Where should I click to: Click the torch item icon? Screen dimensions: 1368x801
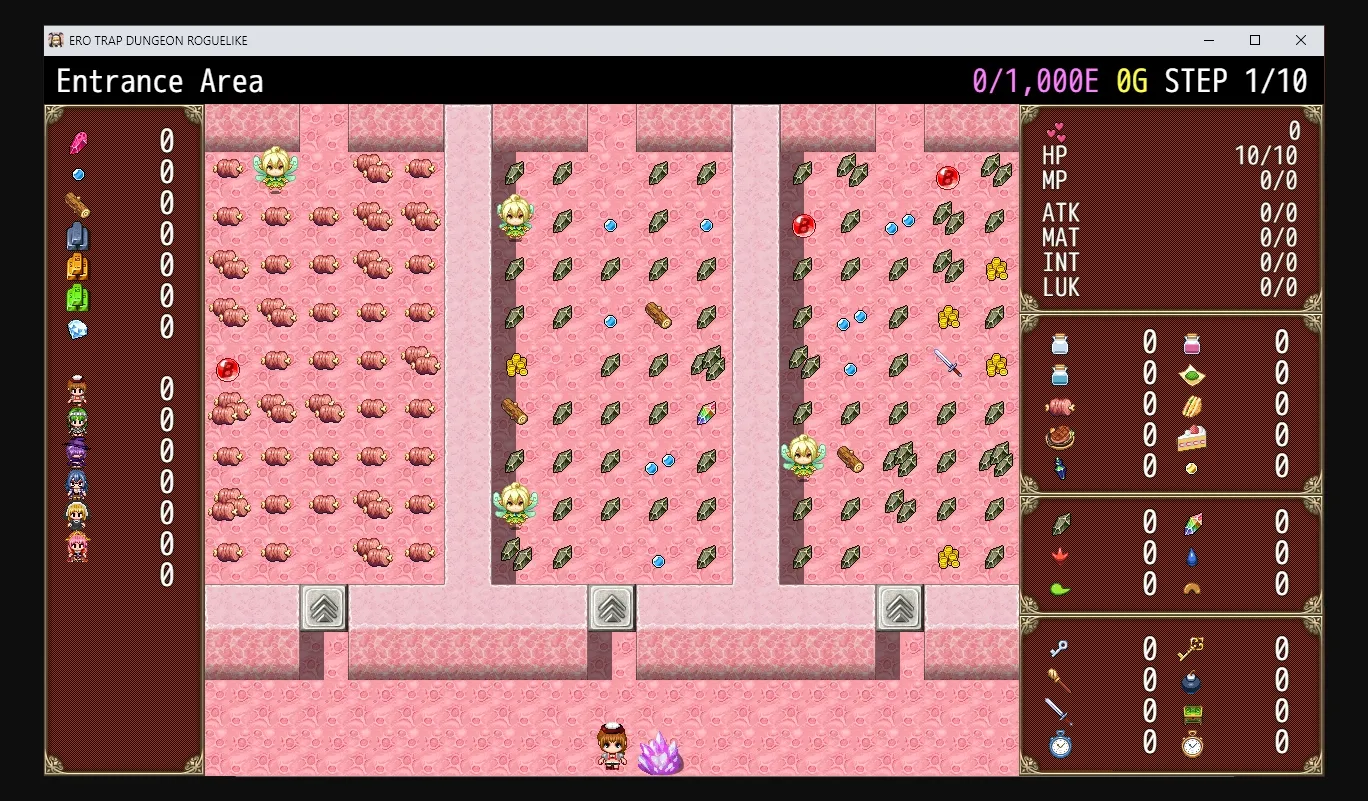pyautogui.click(x=1060, y=682)
